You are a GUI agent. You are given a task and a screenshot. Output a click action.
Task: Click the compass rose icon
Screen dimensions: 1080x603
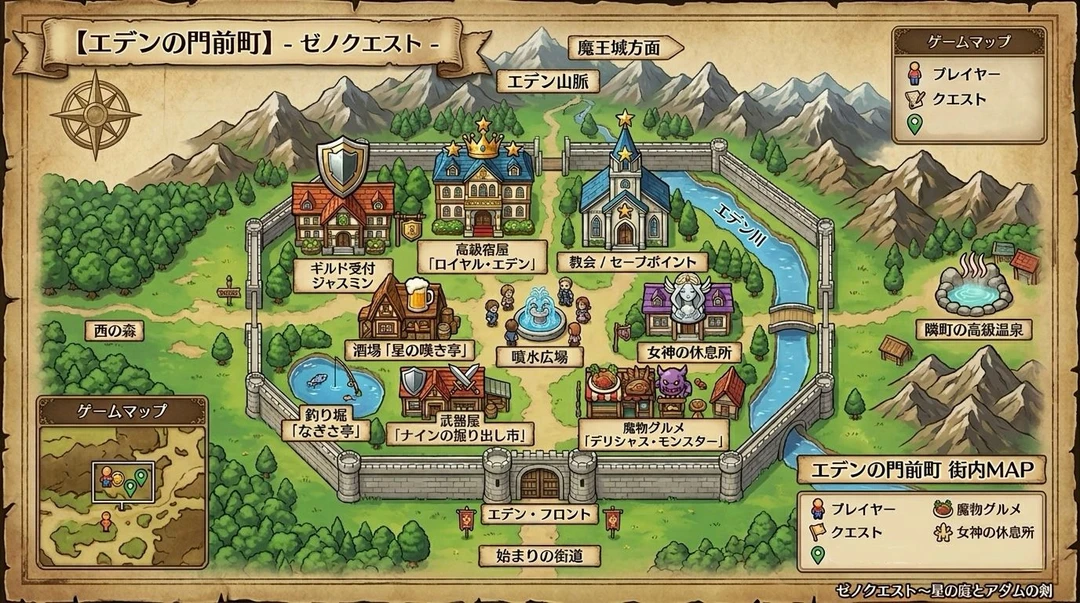coord(95,115)
